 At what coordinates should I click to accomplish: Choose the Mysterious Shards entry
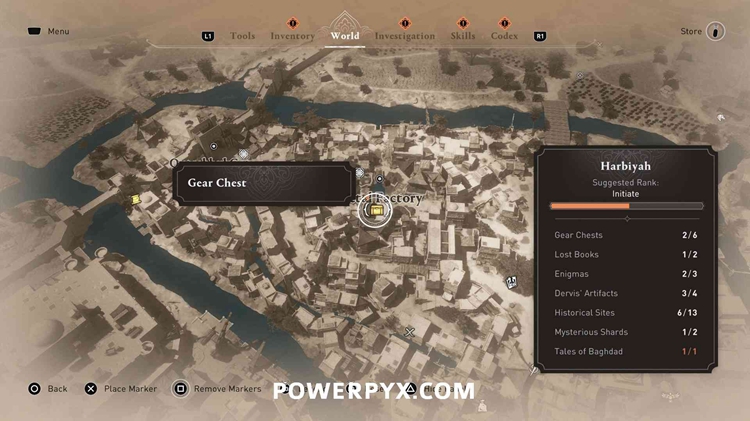click(x=627, y=332)
